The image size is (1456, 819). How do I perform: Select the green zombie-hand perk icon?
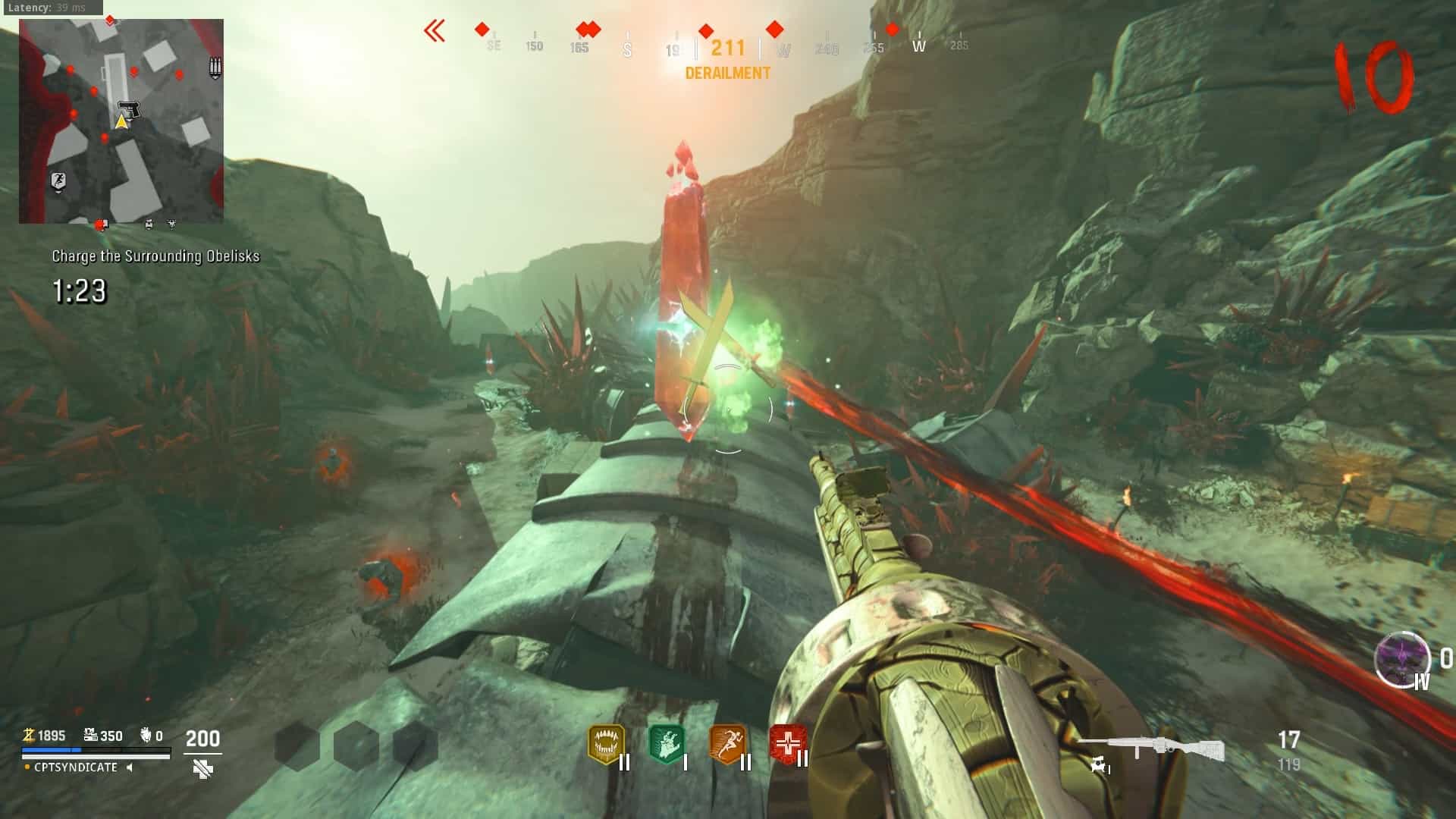click(667, 745)
